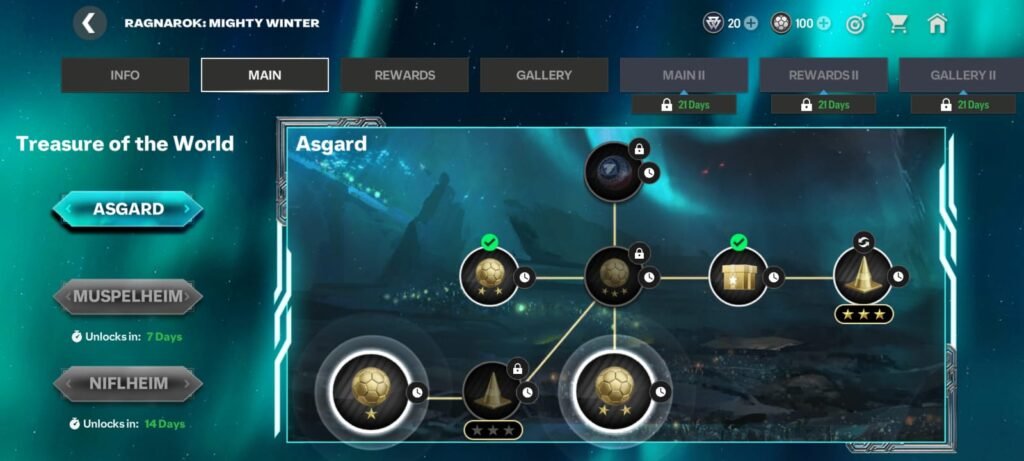Screen dimensions: 1024x461
Task: Select the locked Gallery II tab
Action: 962,75
